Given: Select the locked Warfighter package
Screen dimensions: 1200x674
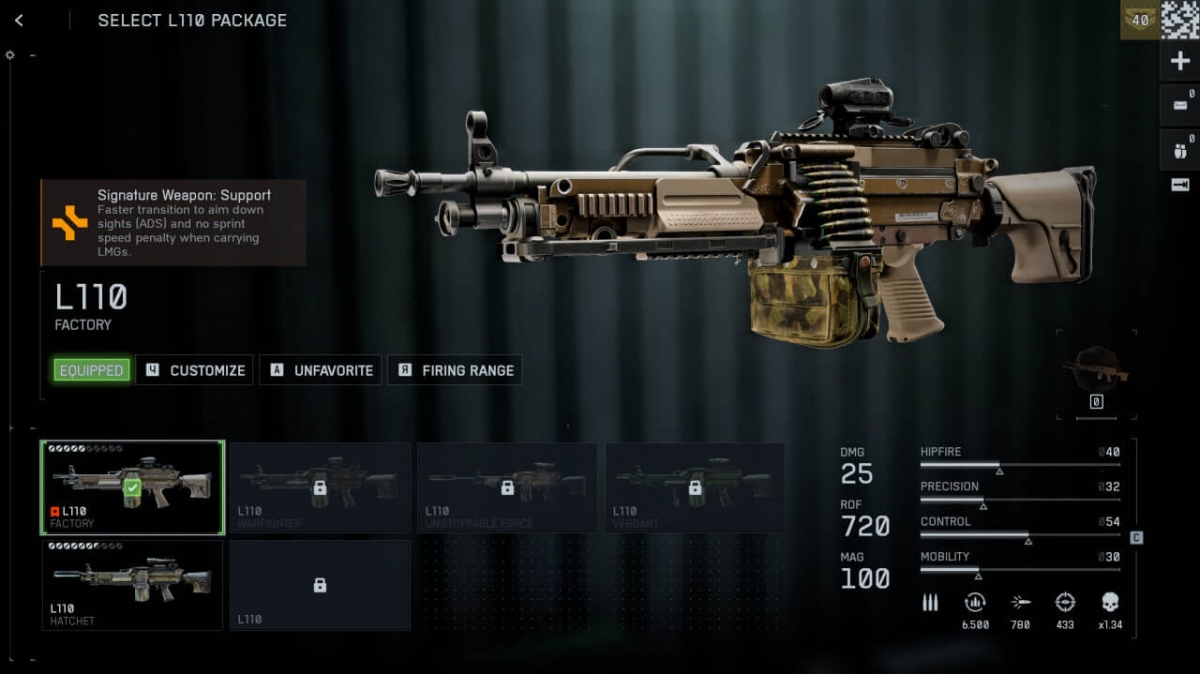Looking at the screenshot, I should (x=320, y=487).
